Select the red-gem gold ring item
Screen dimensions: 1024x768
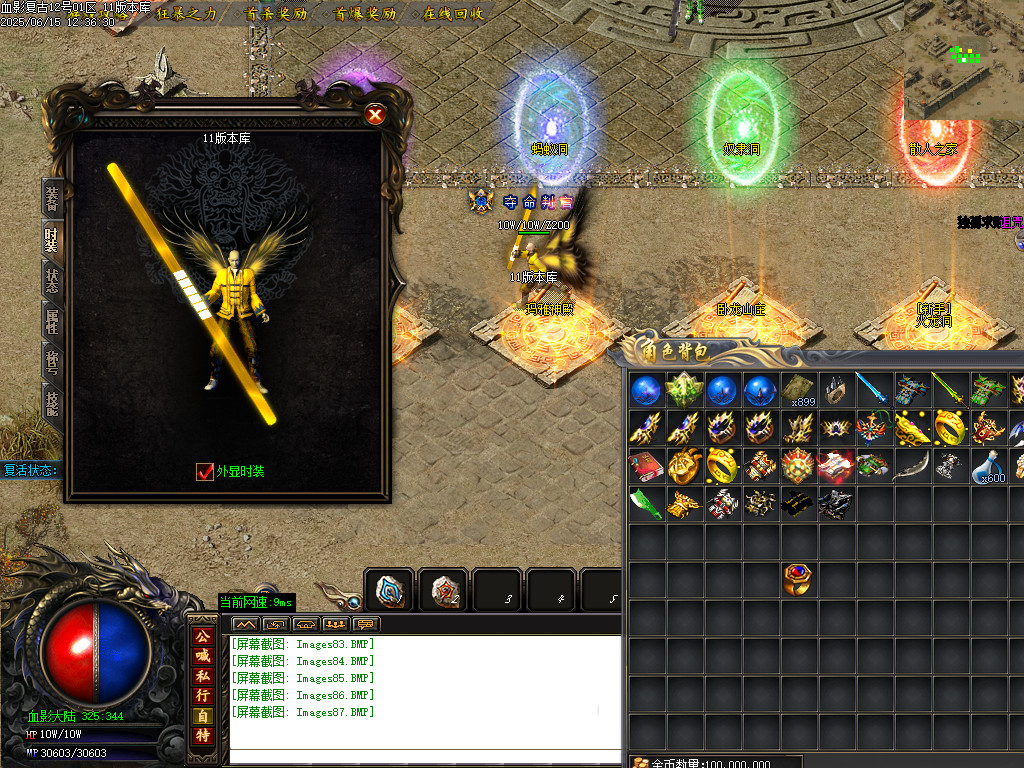tap(798, 579)
